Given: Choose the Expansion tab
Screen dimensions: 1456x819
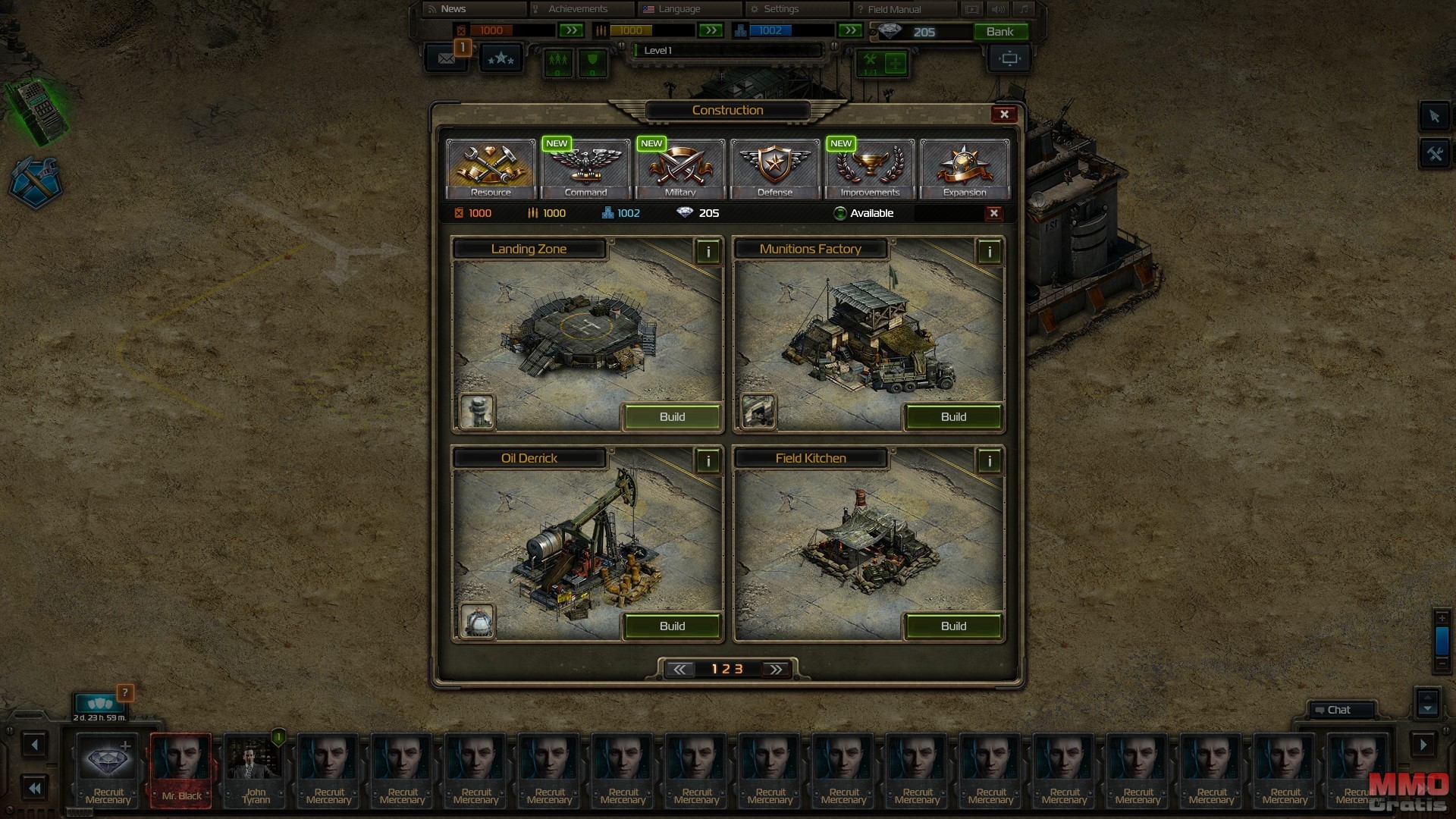Looking at the screenshot, I should pyautogui.click(x=965, y=168).
